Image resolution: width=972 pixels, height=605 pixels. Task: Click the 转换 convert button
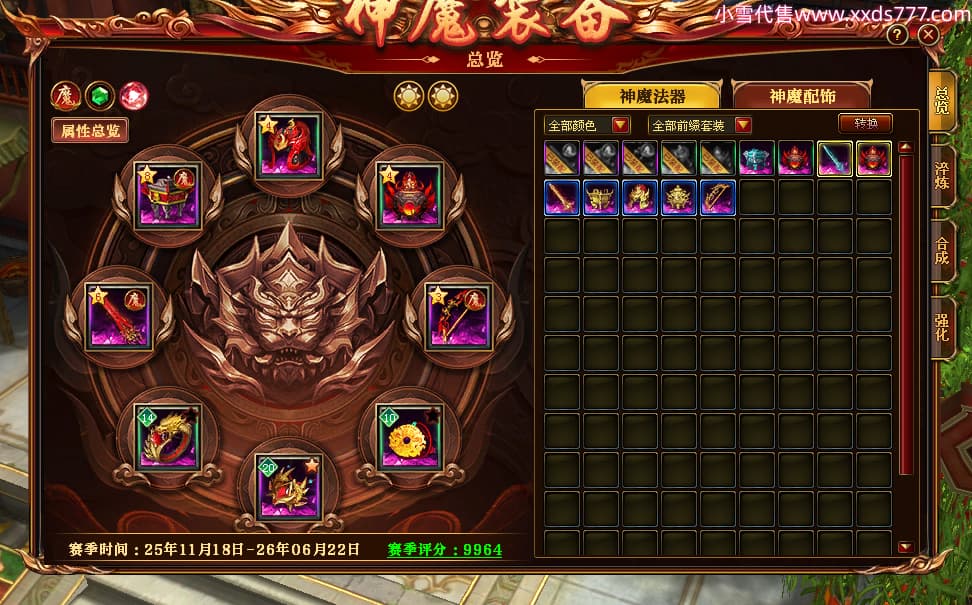click(865, 124)
